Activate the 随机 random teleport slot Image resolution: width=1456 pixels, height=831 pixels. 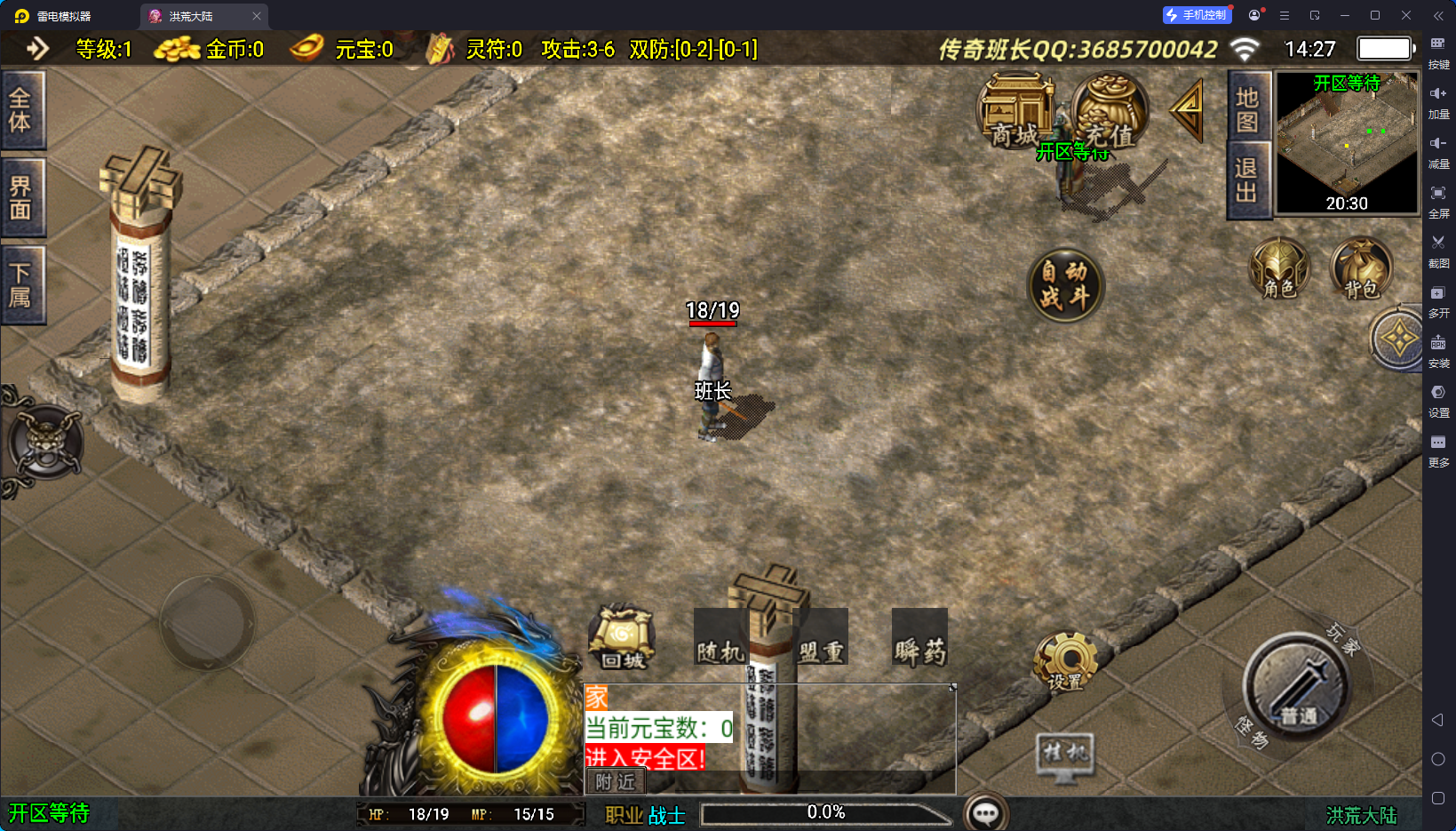click(720, 637)
